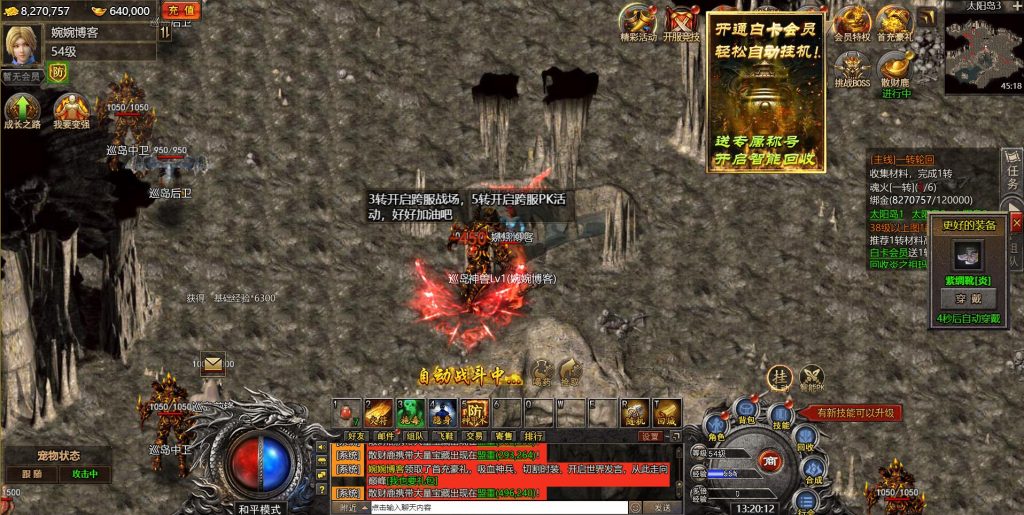Click the 发送 send chat button
Viewport: 1024px width, 515px height.
coord(661,507)
